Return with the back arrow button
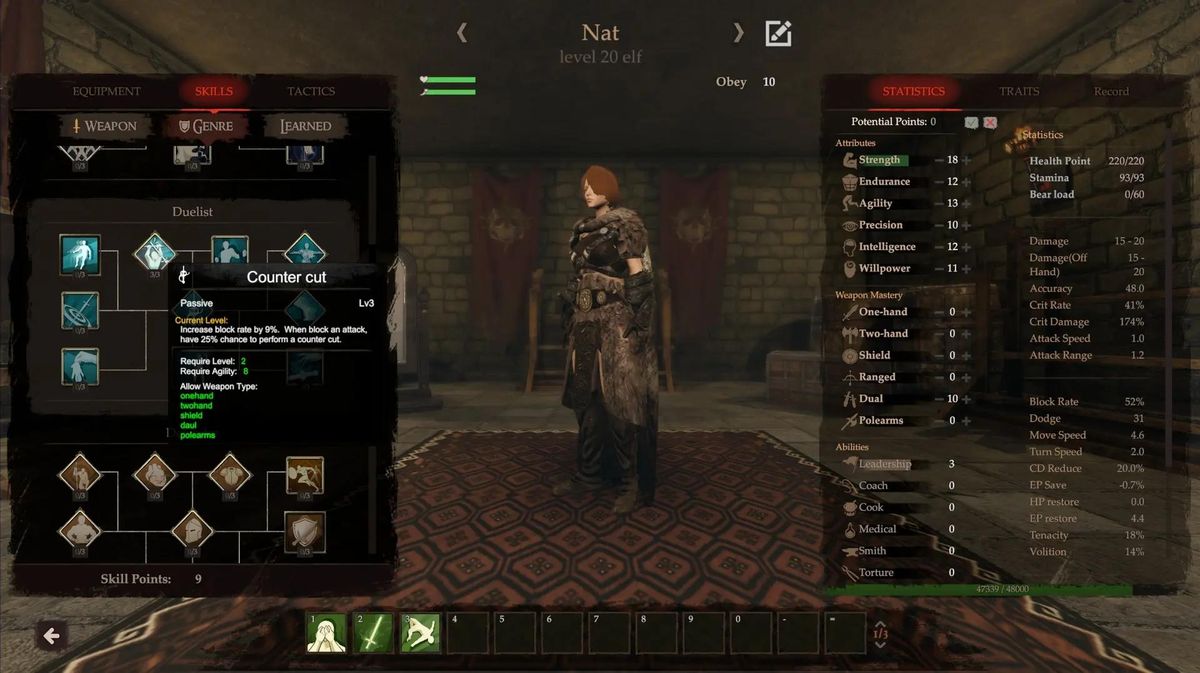This screenshot has height=673, width=1200. tap(52, 635)
